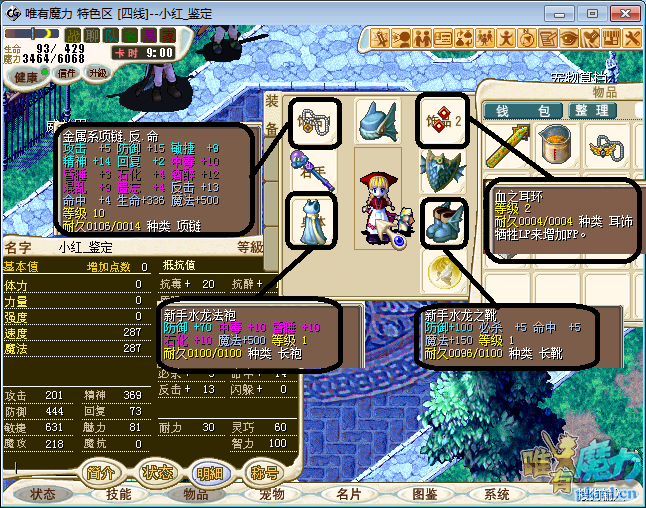Select the necklace equipment slot

pos(314,121)
